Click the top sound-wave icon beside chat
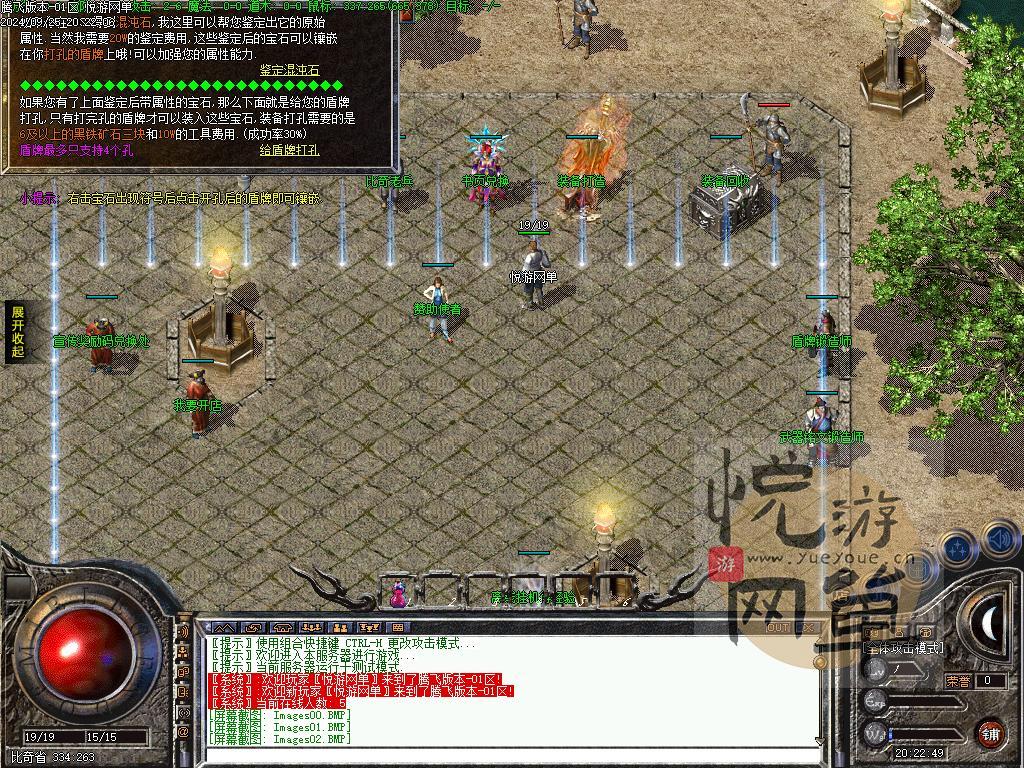Screen dimensions: 1024x768 [x=183, y=632]
